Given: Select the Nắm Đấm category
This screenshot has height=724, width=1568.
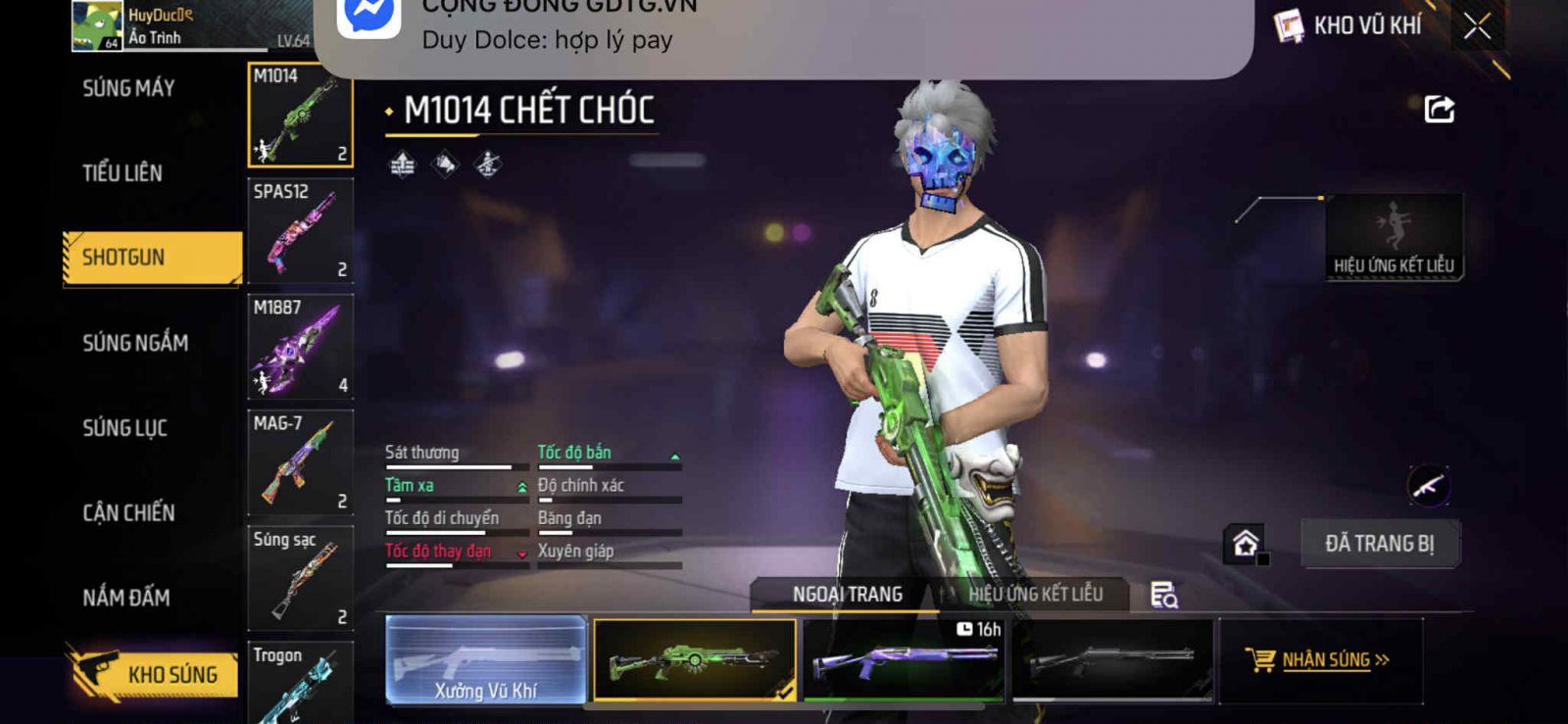Looking at the screenshot, I should (x=125, y=598).
